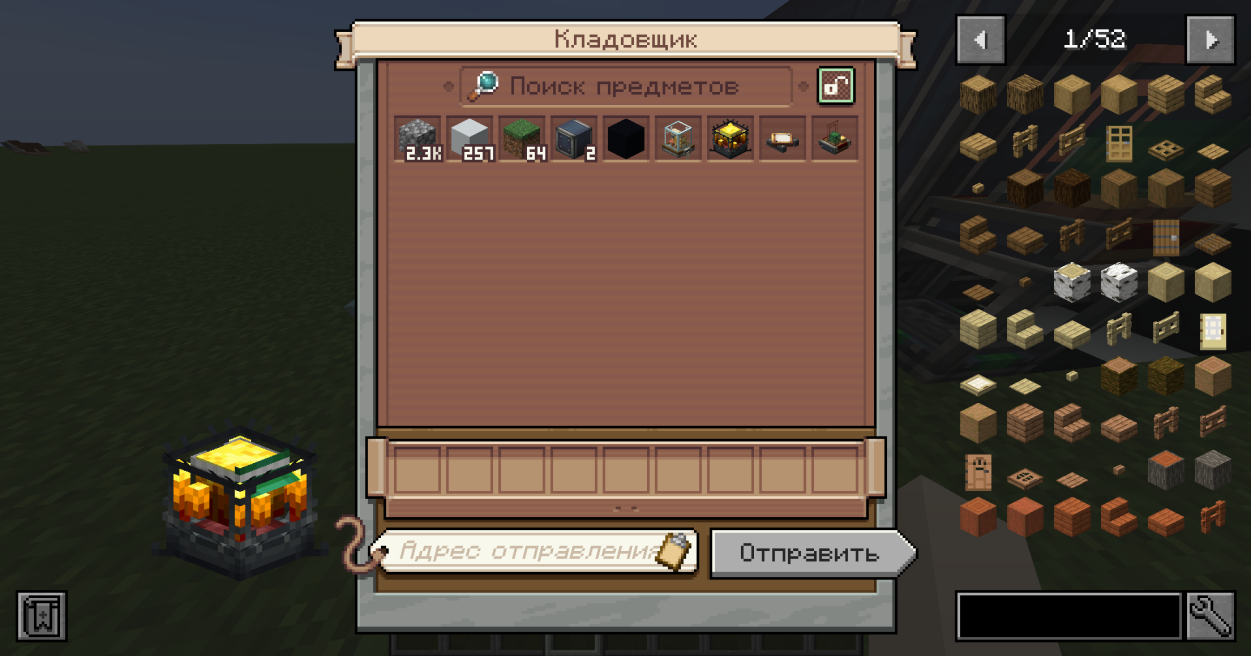
Task: Select the cobblestone stack showing 2.3K
Action: [x=417, y=138]
